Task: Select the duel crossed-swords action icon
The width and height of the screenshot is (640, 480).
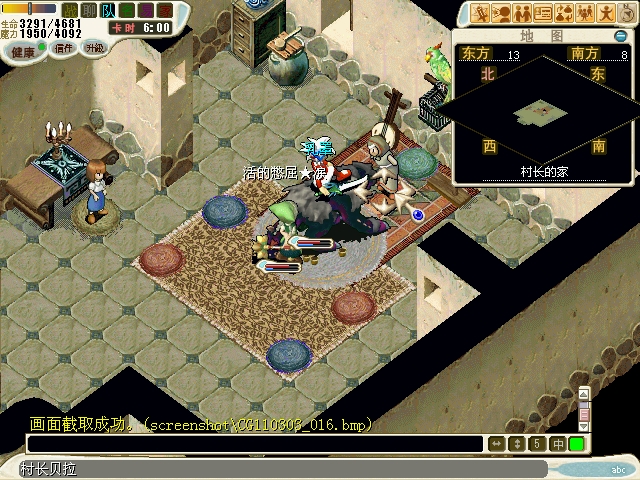Action: pos(481,14)
